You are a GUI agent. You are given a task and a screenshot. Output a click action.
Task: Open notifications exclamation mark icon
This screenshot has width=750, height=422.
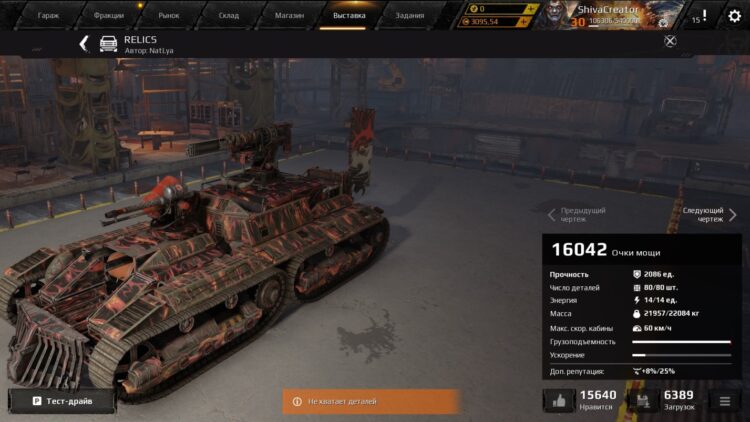tap(704, 15)
